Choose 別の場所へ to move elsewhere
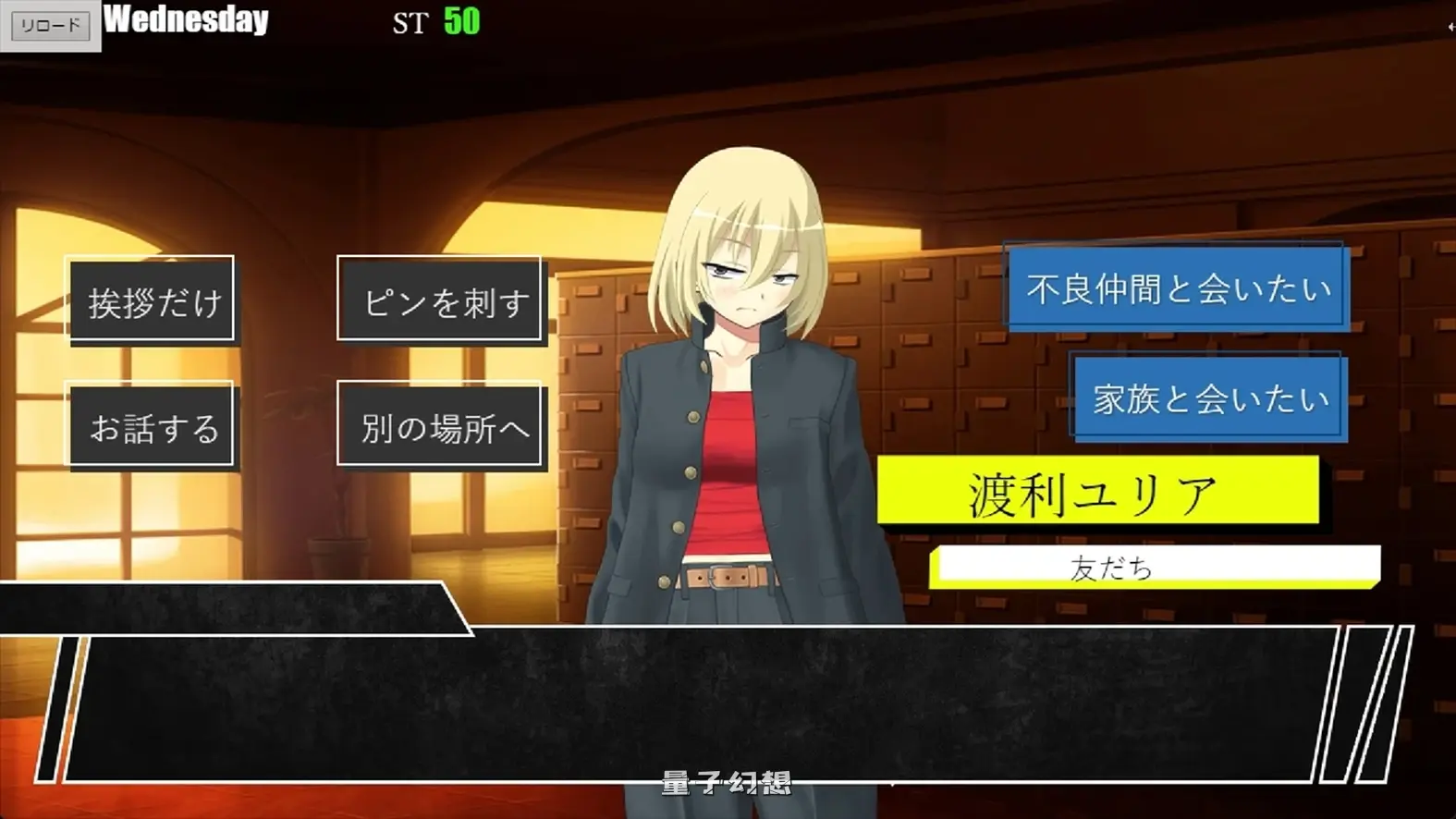The width and height of the screenshot is (1456, 819). point(441,426)
